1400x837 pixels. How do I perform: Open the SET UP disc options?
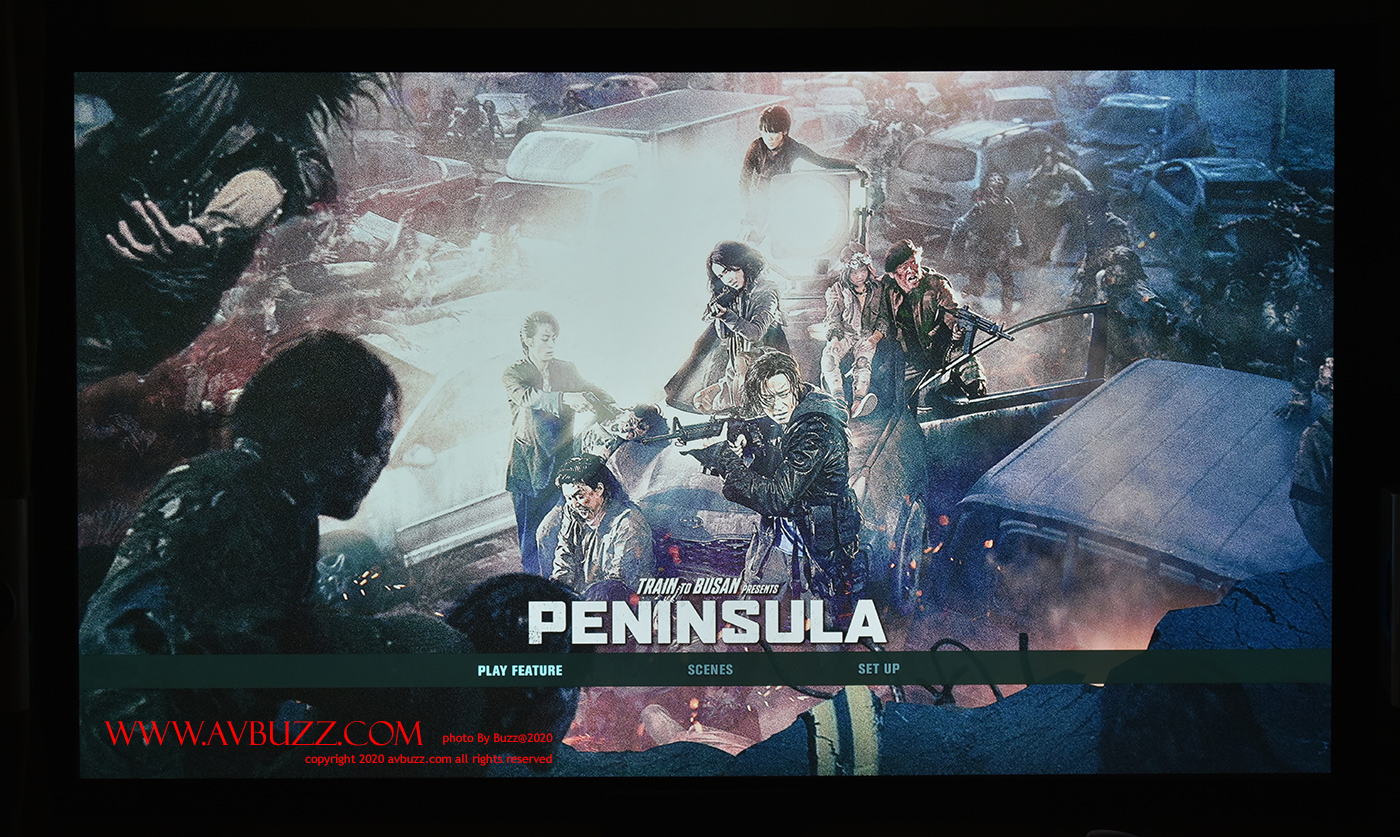click(878, 670)
